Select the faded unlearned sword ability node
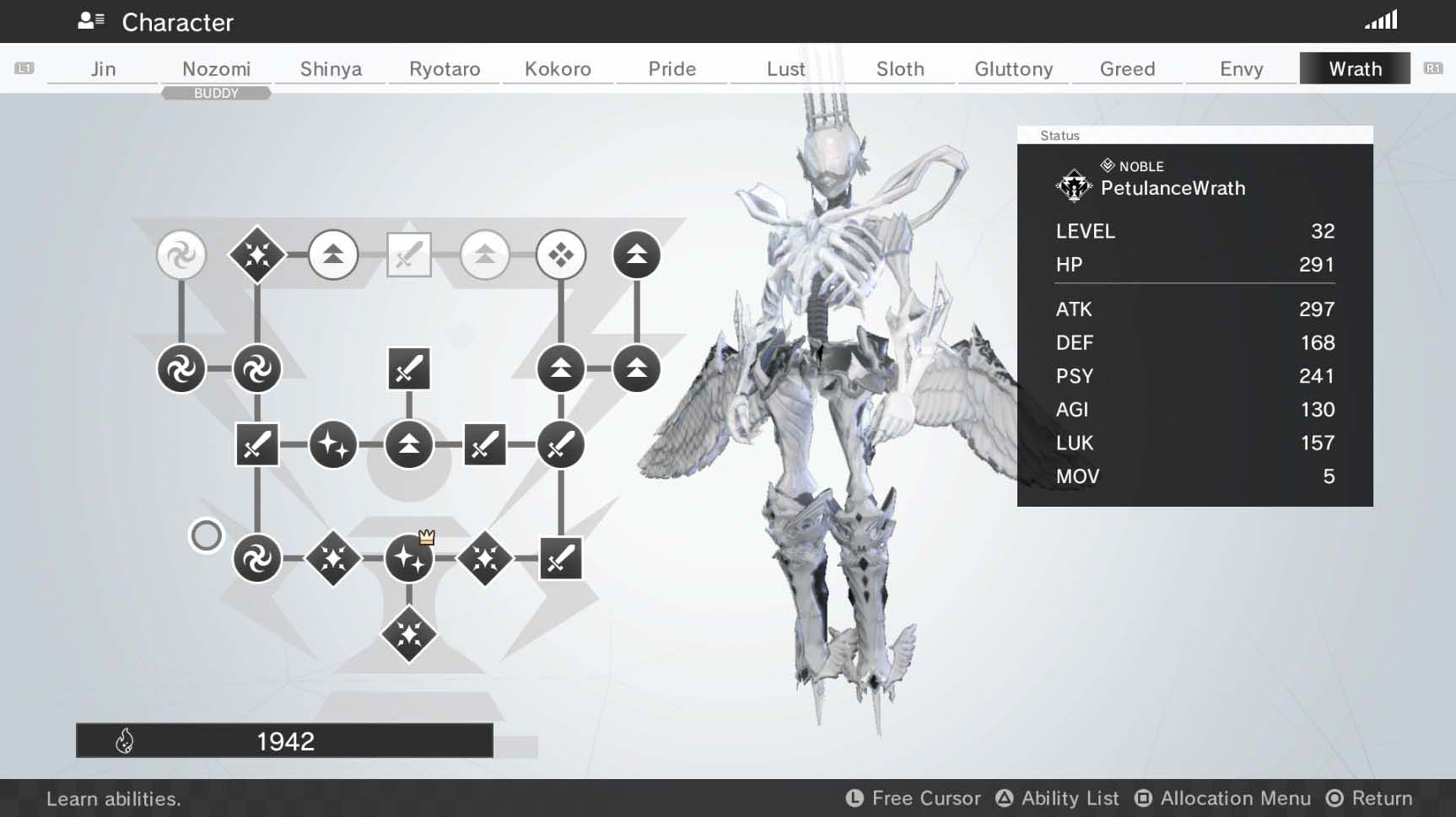Screen dimensions: 1456x817 (409, 255)
